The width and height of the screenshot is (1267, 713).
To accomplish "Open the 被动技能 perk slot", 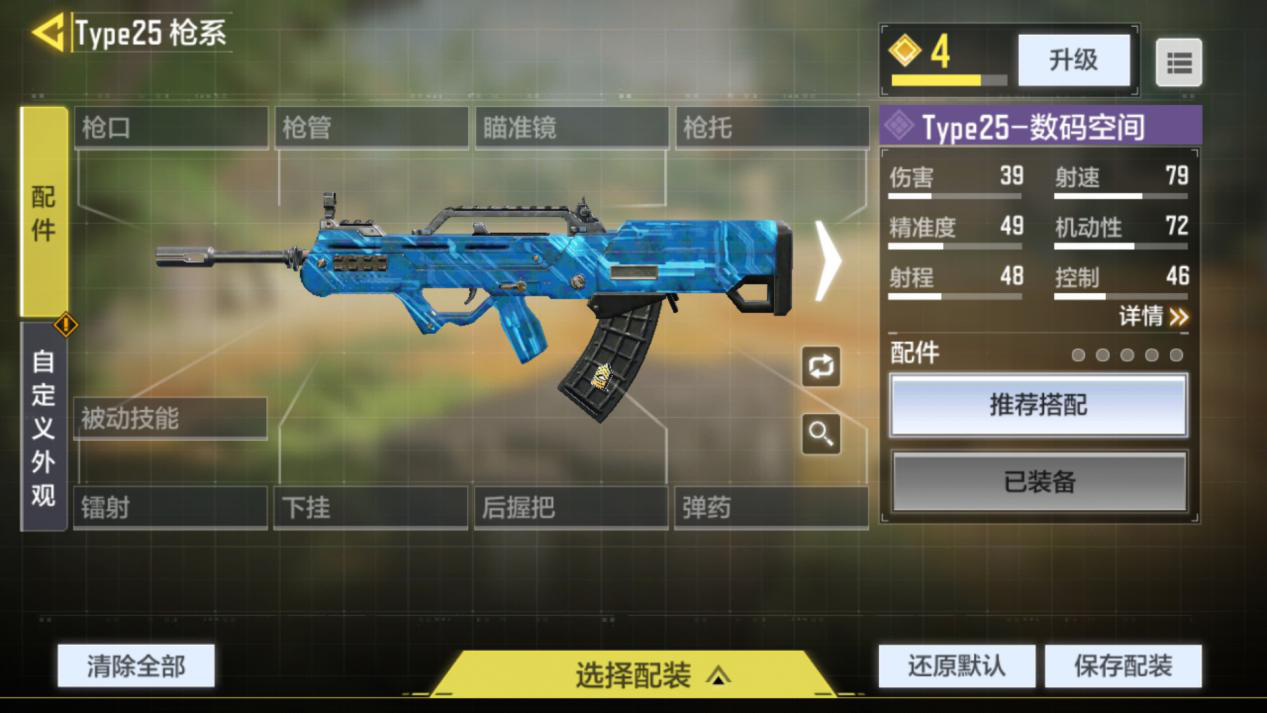I will (x=170, y=418).
